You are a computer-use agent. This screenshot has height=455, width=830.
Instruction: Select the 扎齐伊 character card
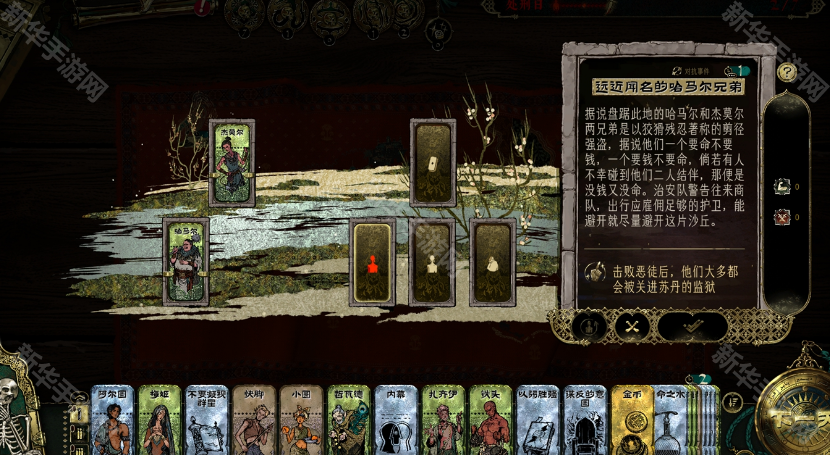click(x=443, y=421)
